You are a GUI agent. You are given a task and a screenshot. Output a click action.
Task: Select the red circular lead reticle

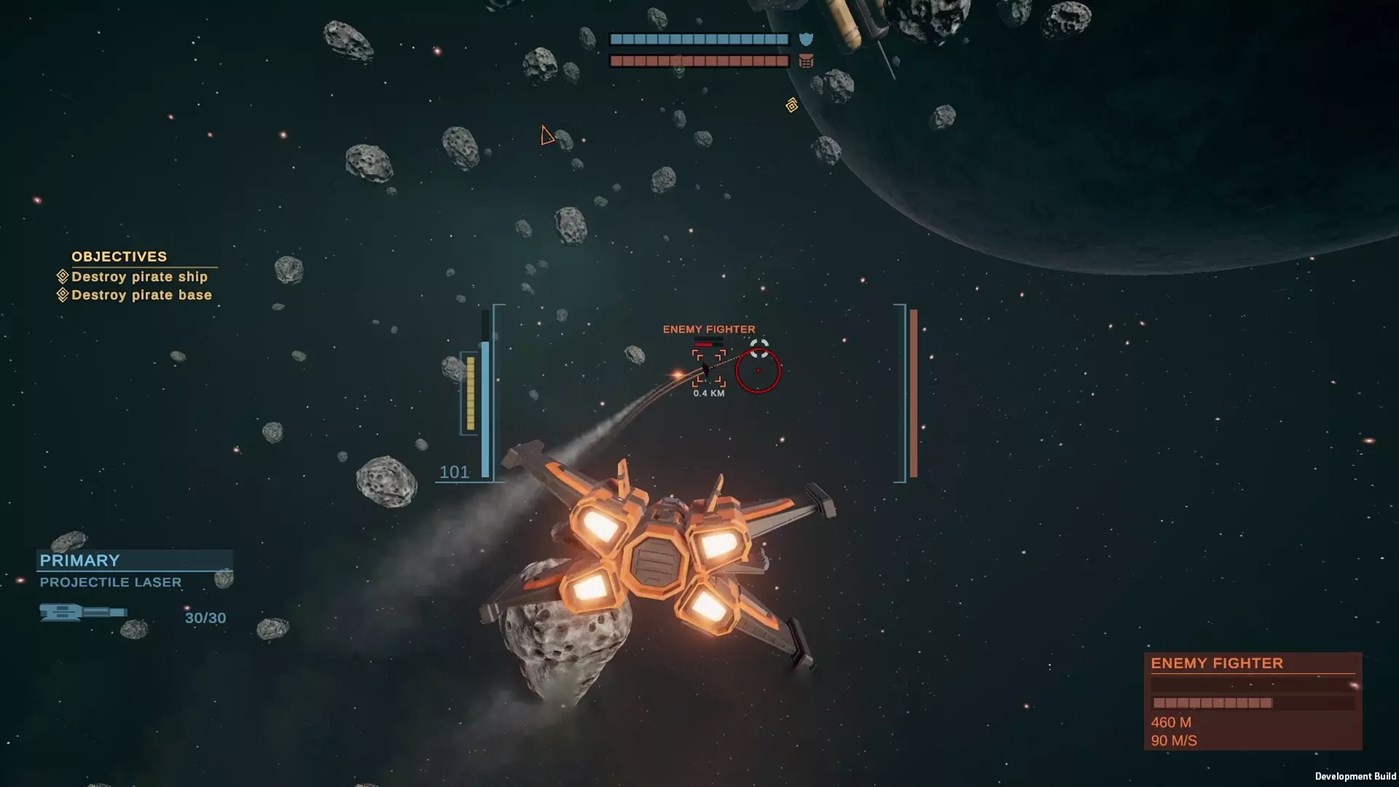pyautogui.click(x=758, y=370)
